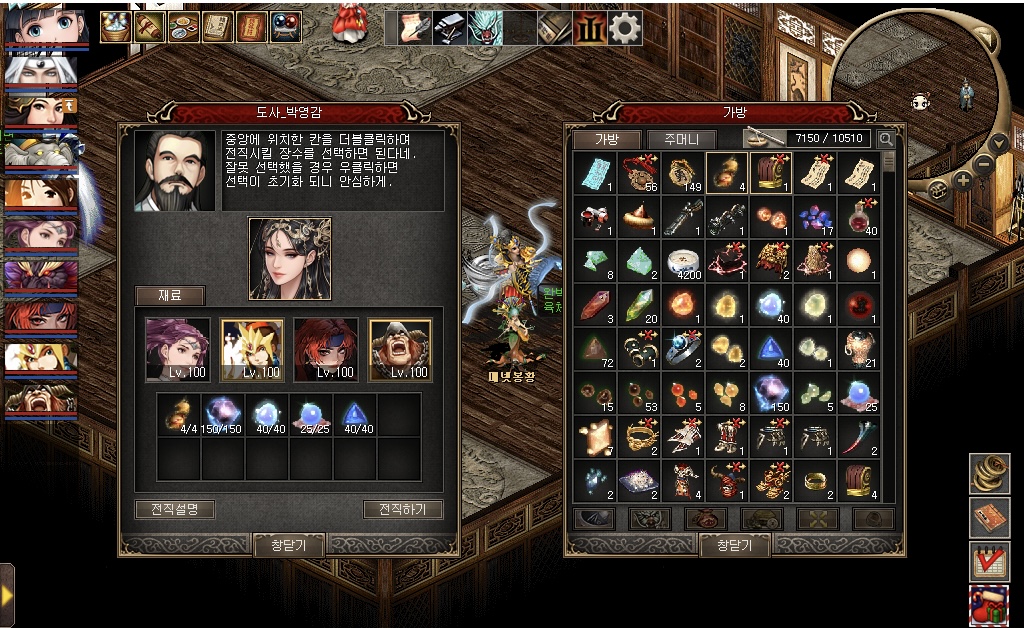Image resolution: width=1024 pixels, height=628 pixels.
Task: Open the gear settings icon
Action: pyautogui.click(x=626, y=28)
